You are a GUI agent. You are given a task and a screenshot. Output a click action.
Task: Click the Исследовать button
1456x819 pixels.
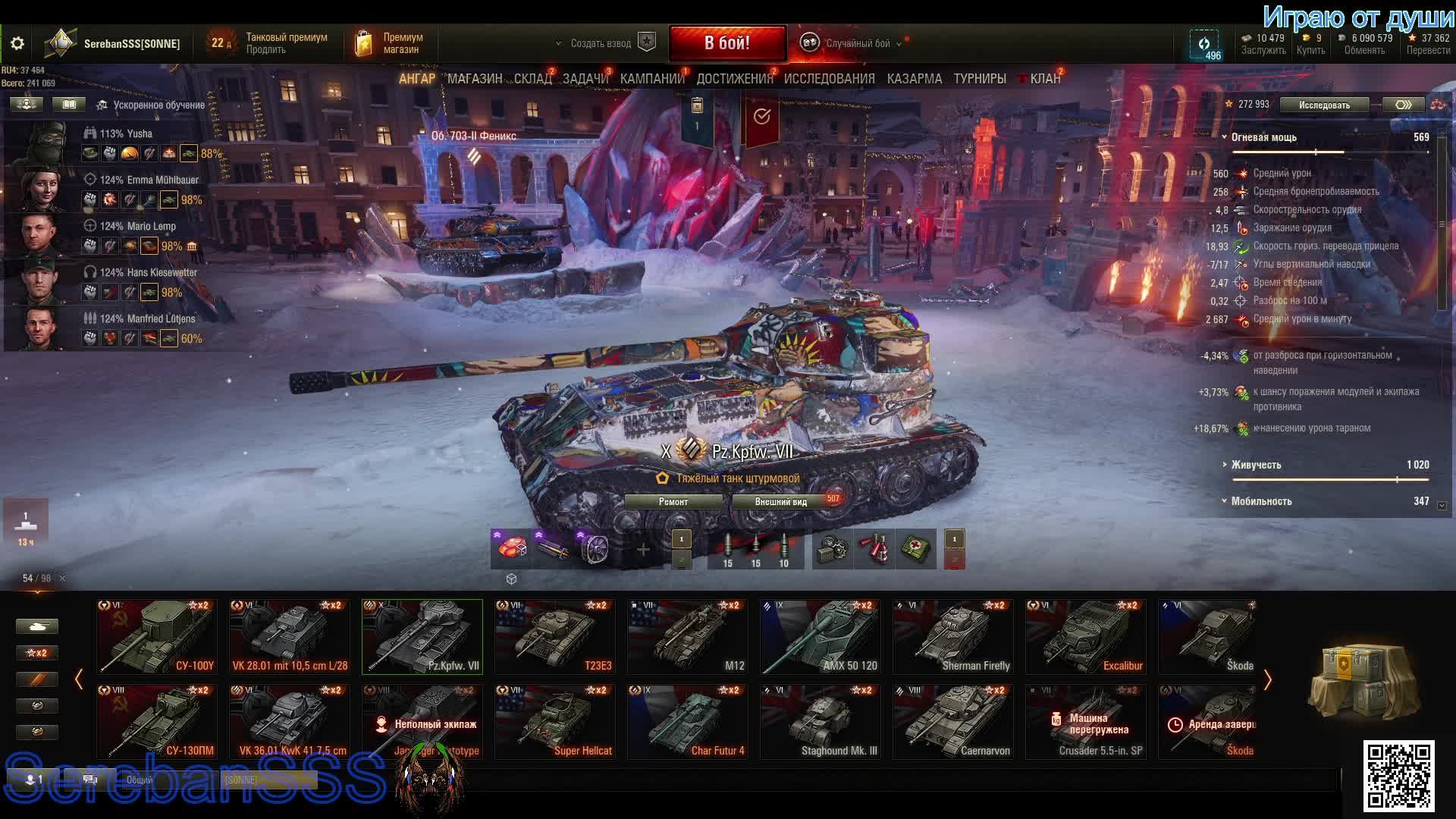pyautogui.click(x=1324, y=105)
